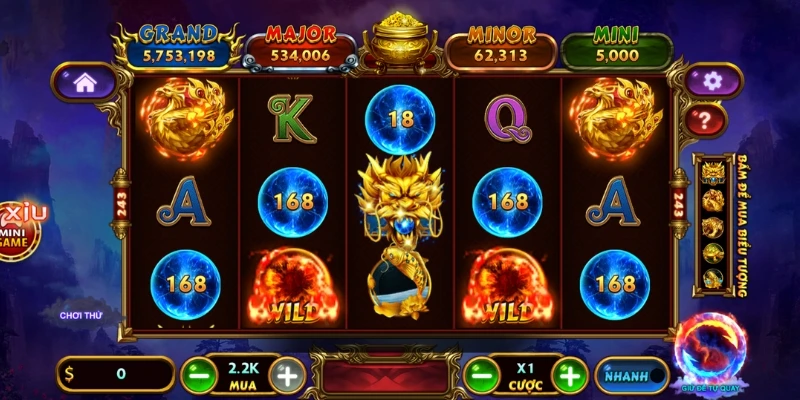Image resolution: width=800 pixels, height=400 pixels.
Task: Tap the golden treasure pot at top
Action: click(400, 41)
